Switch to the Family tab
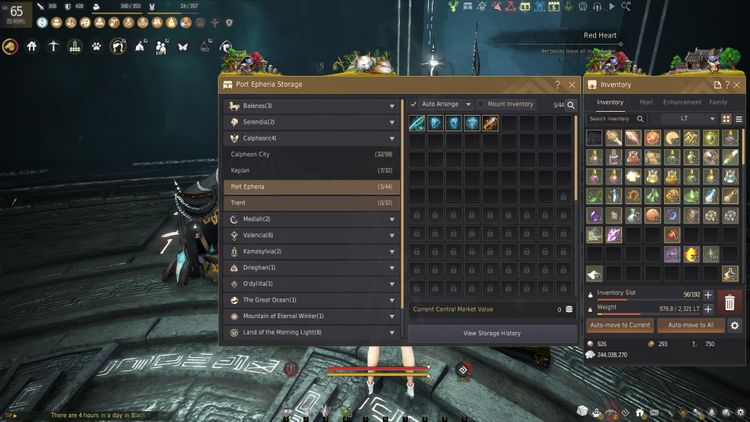This screenshot has height=422, width=750. click(718, 102)
